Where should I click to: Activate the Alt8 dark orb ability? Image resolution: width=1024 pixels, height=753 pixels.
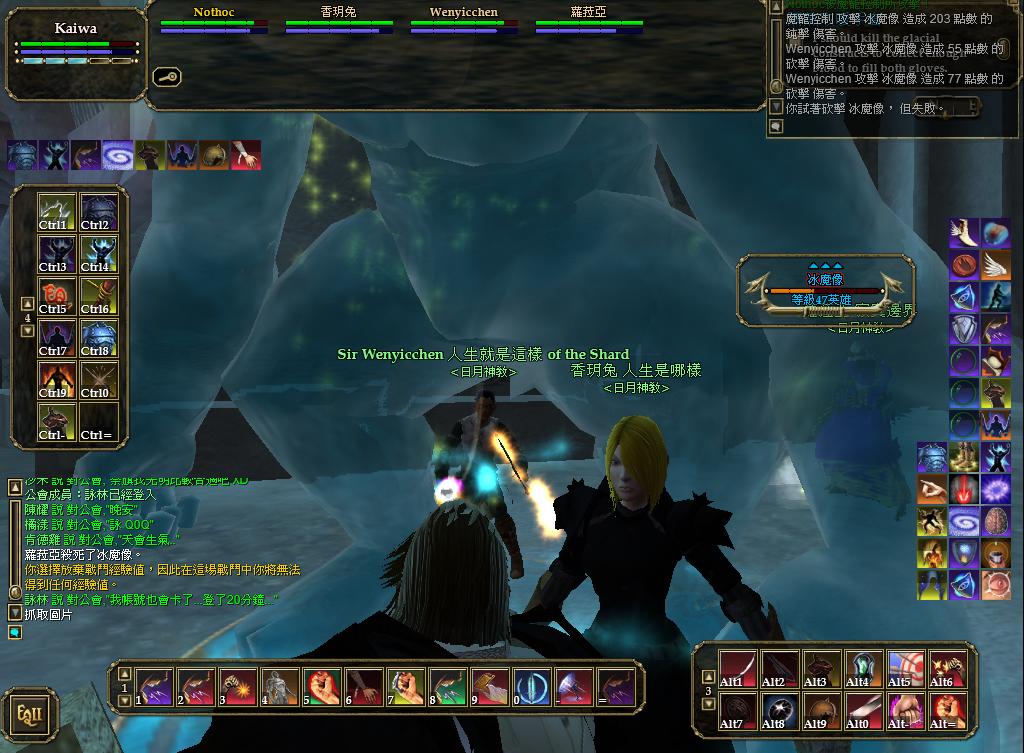(779, 711)
